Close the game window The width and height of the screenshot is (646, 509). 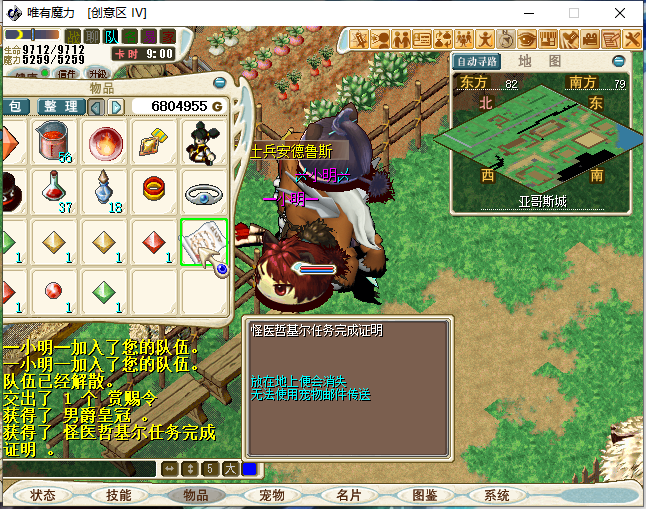click(621, 14)
